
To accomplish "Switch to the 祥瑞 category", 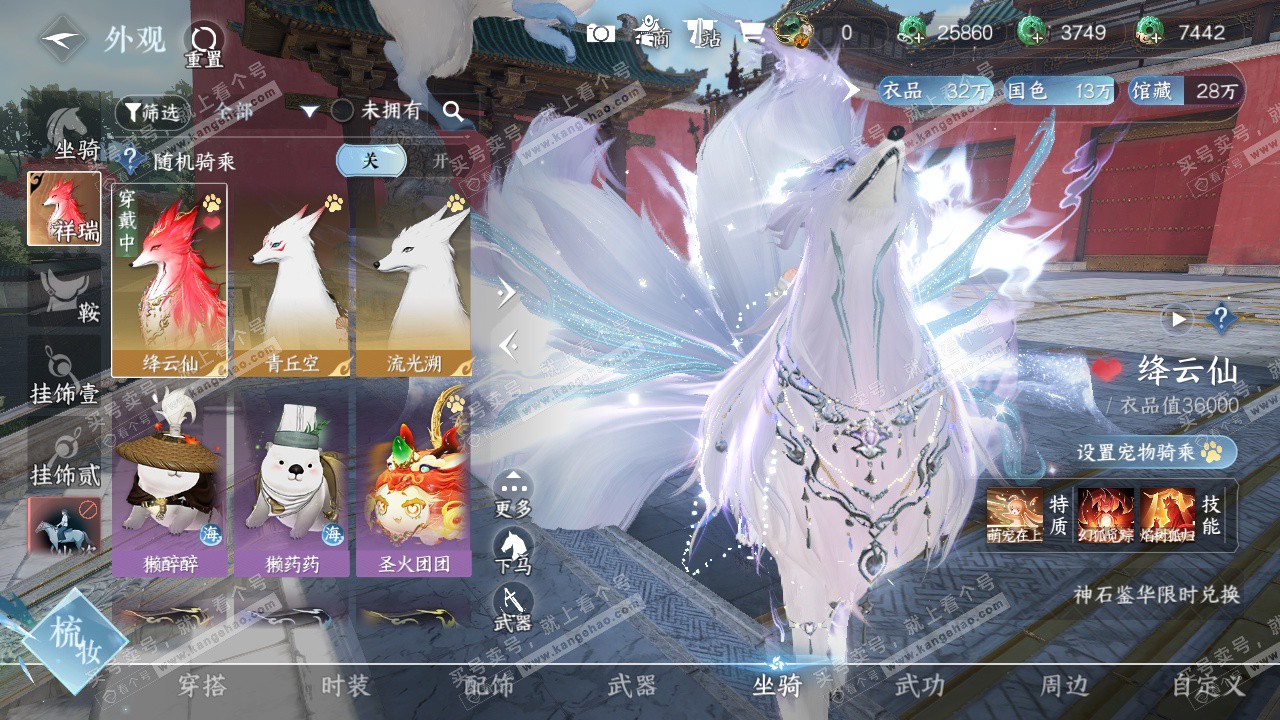I will [64, 209].
